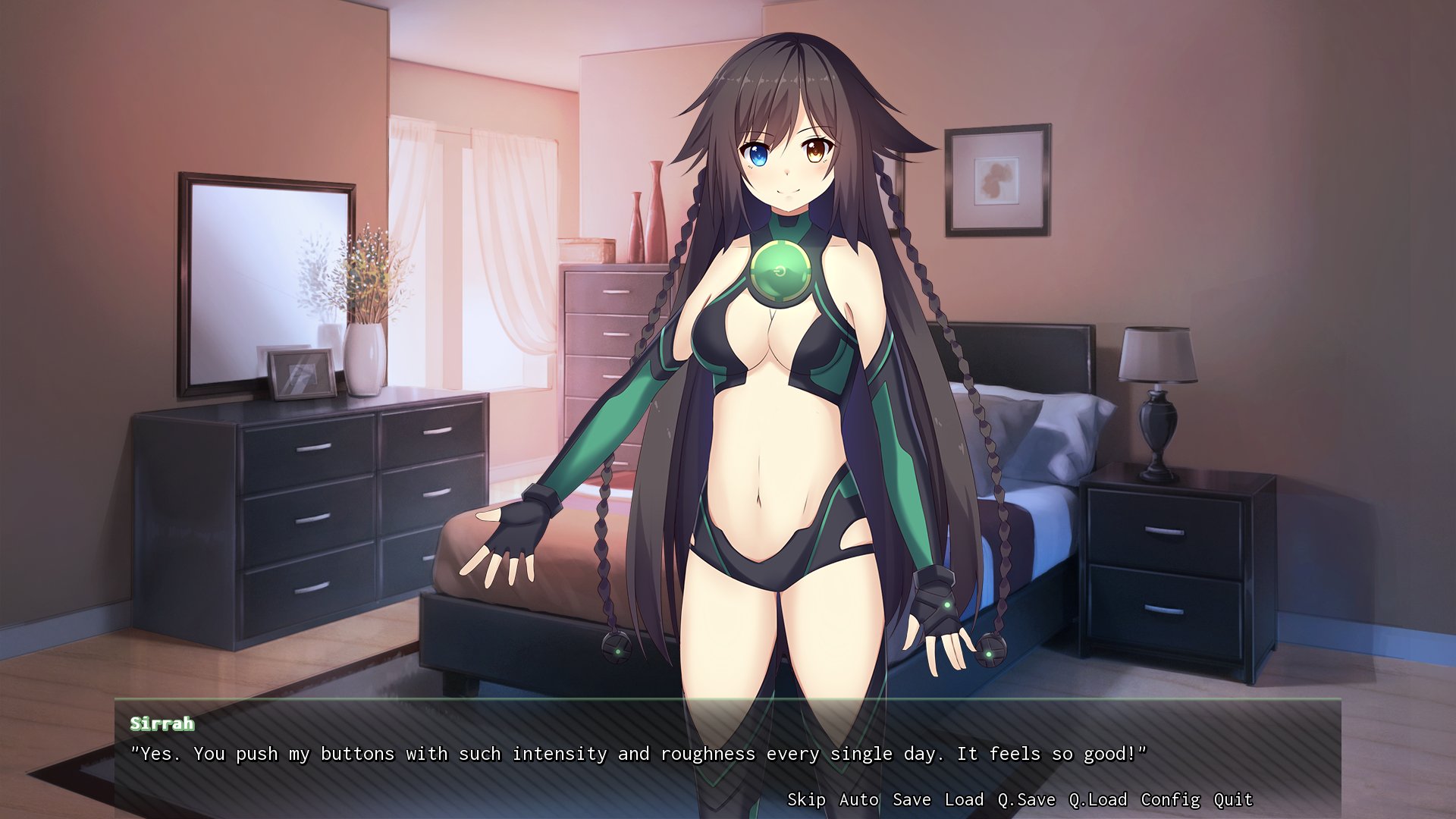Toggle Auto dialogue mode
Image resolution: width=1456 pixels, height=819 pixels.
pyautogui.click(x=858, y=799)
